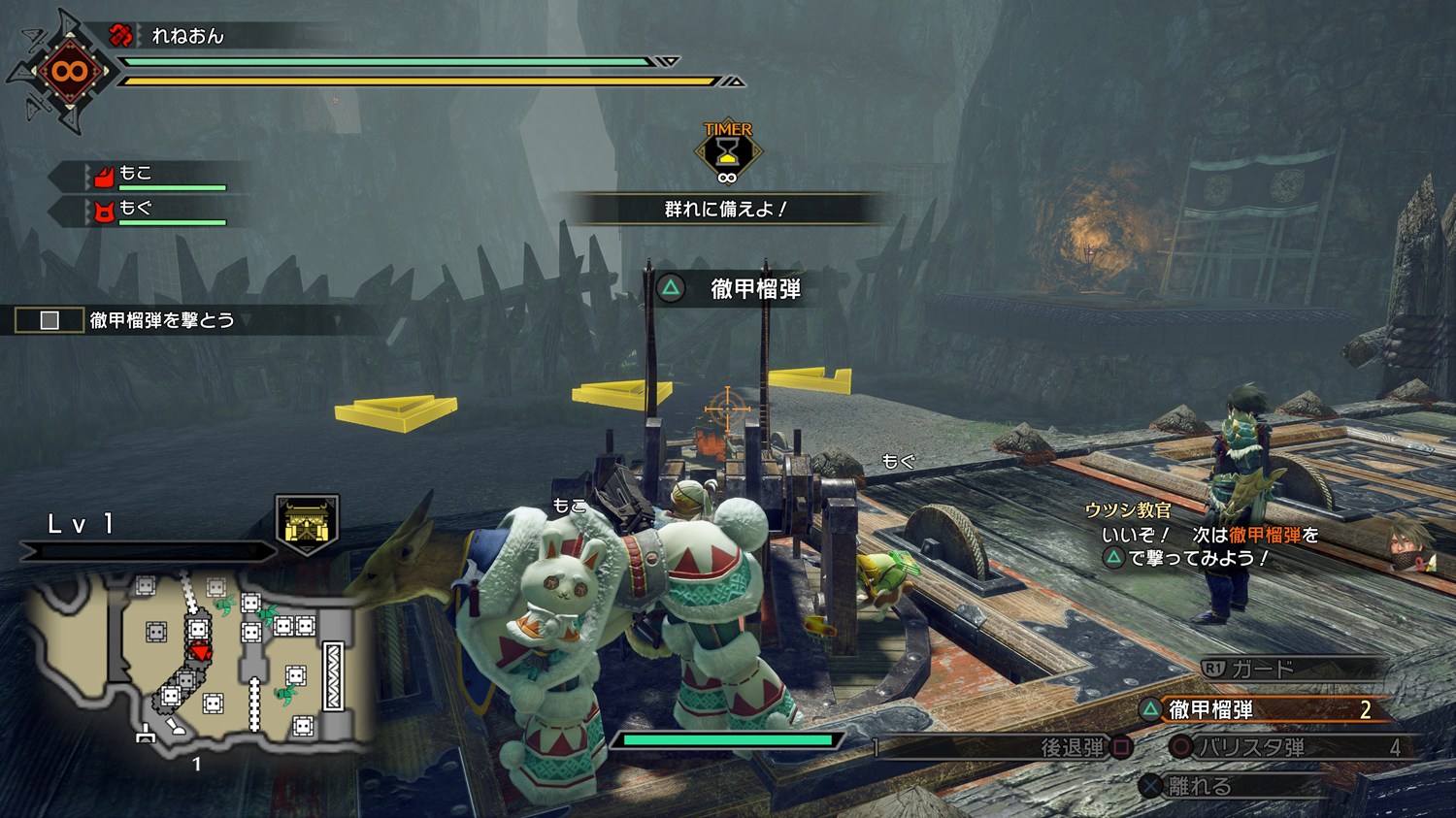
Task: Select the 徹甲榴弾 ammo entry
Action: coord(1262,710)
